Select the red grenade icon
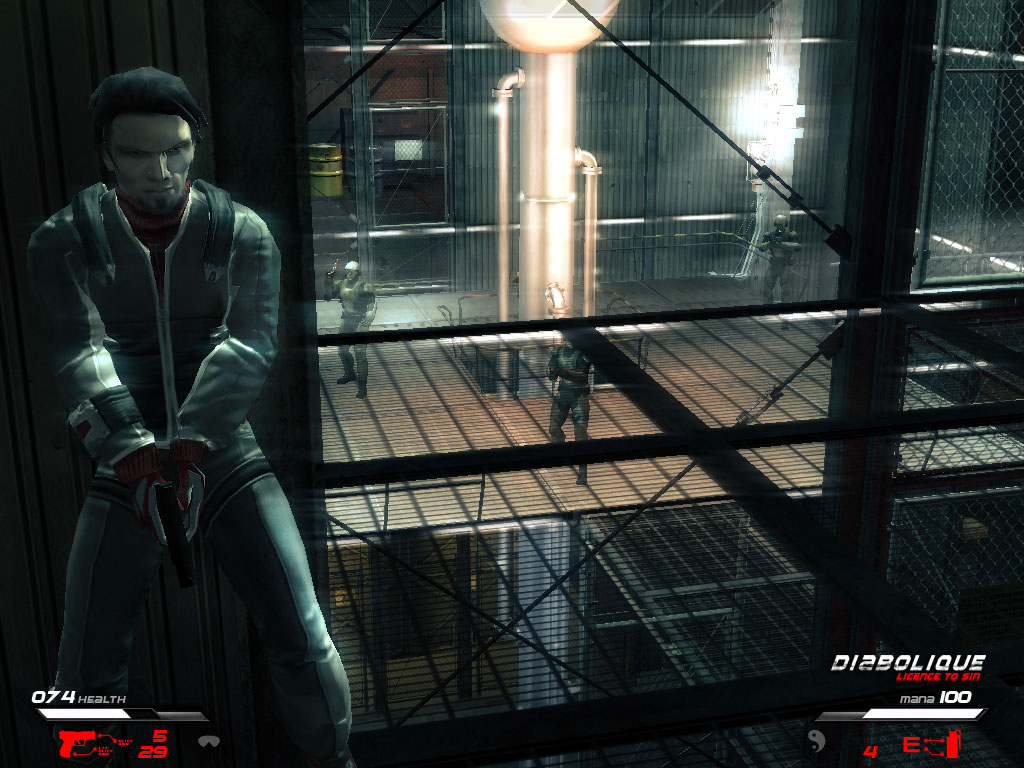This screenshot has width=1024, height=768. [x=955, y=743]
